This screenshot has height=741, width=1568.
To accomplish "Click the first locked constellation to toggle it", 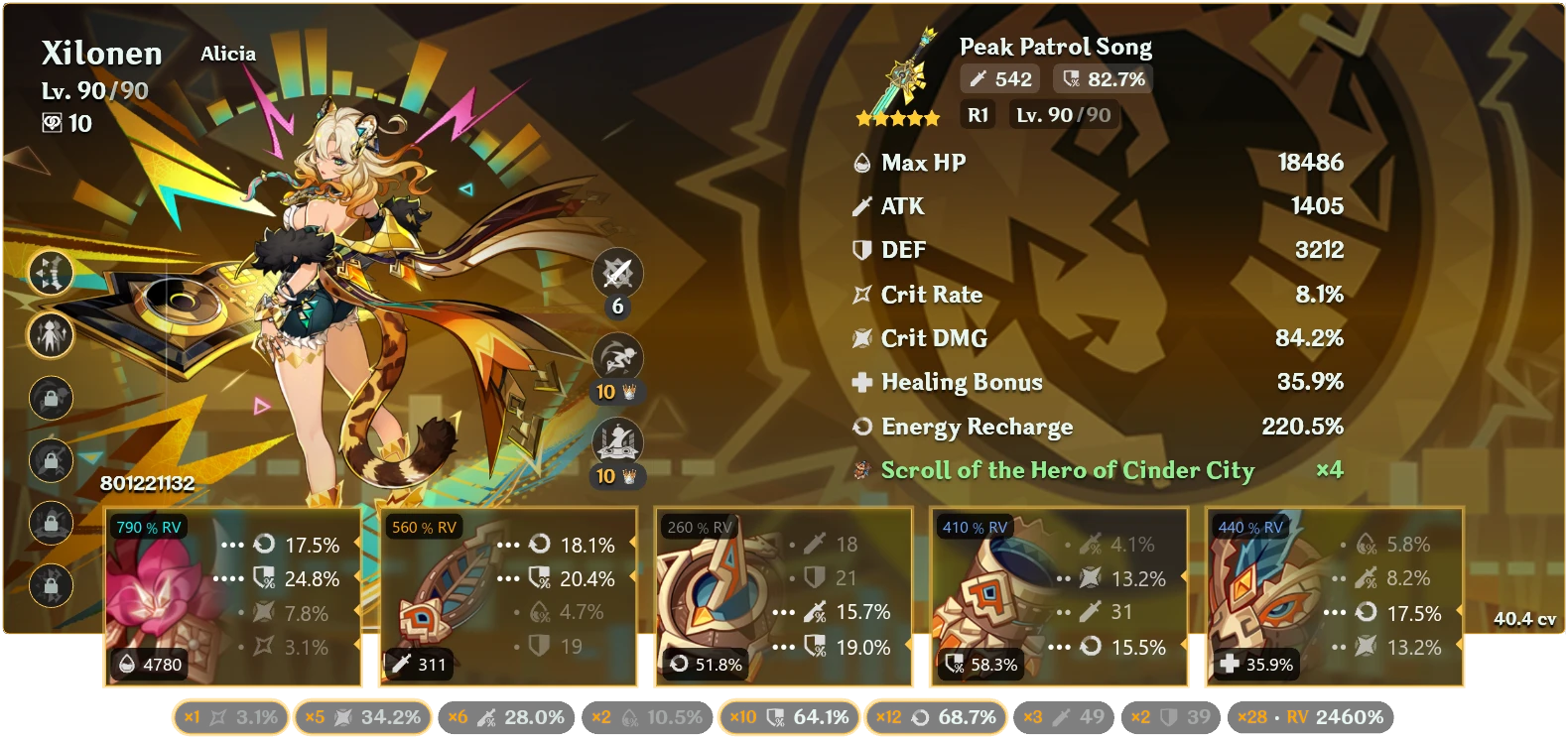I will [x=52, y=398].
